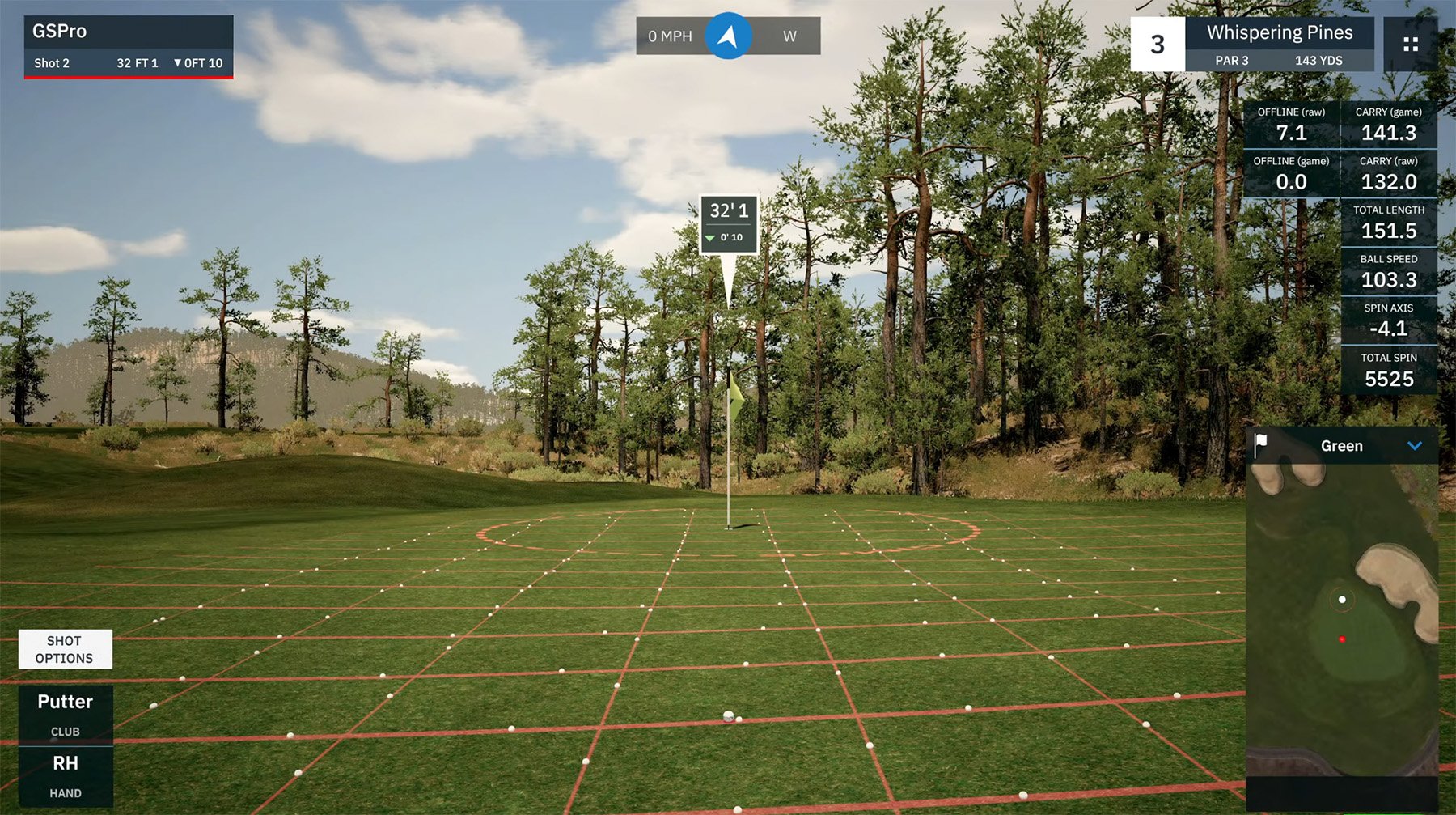
Task: Open the grid menu icon beside Whispering Pines
Action: [x=1412, y=44]
